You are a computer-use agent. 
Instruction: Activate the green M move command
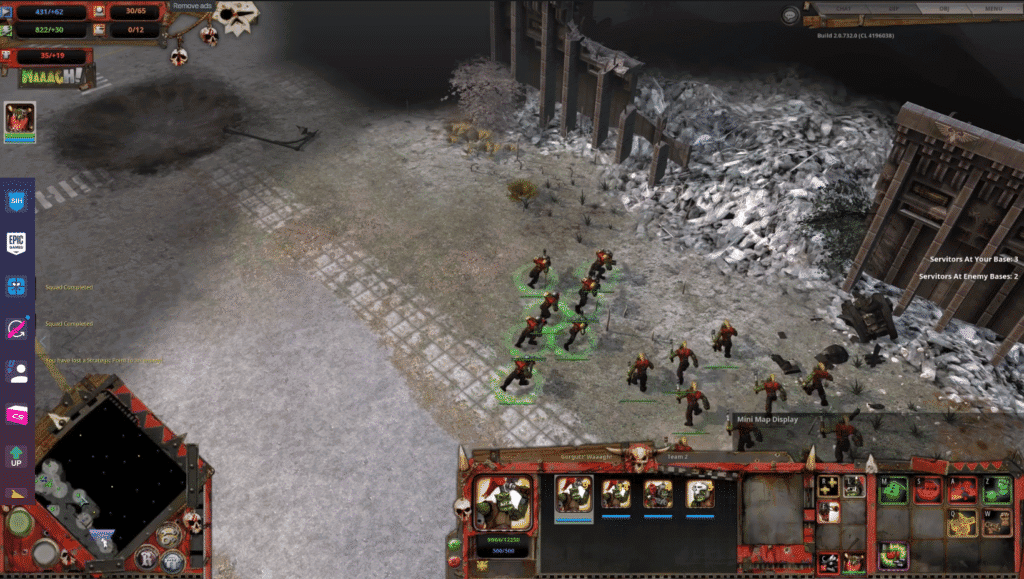894,491
